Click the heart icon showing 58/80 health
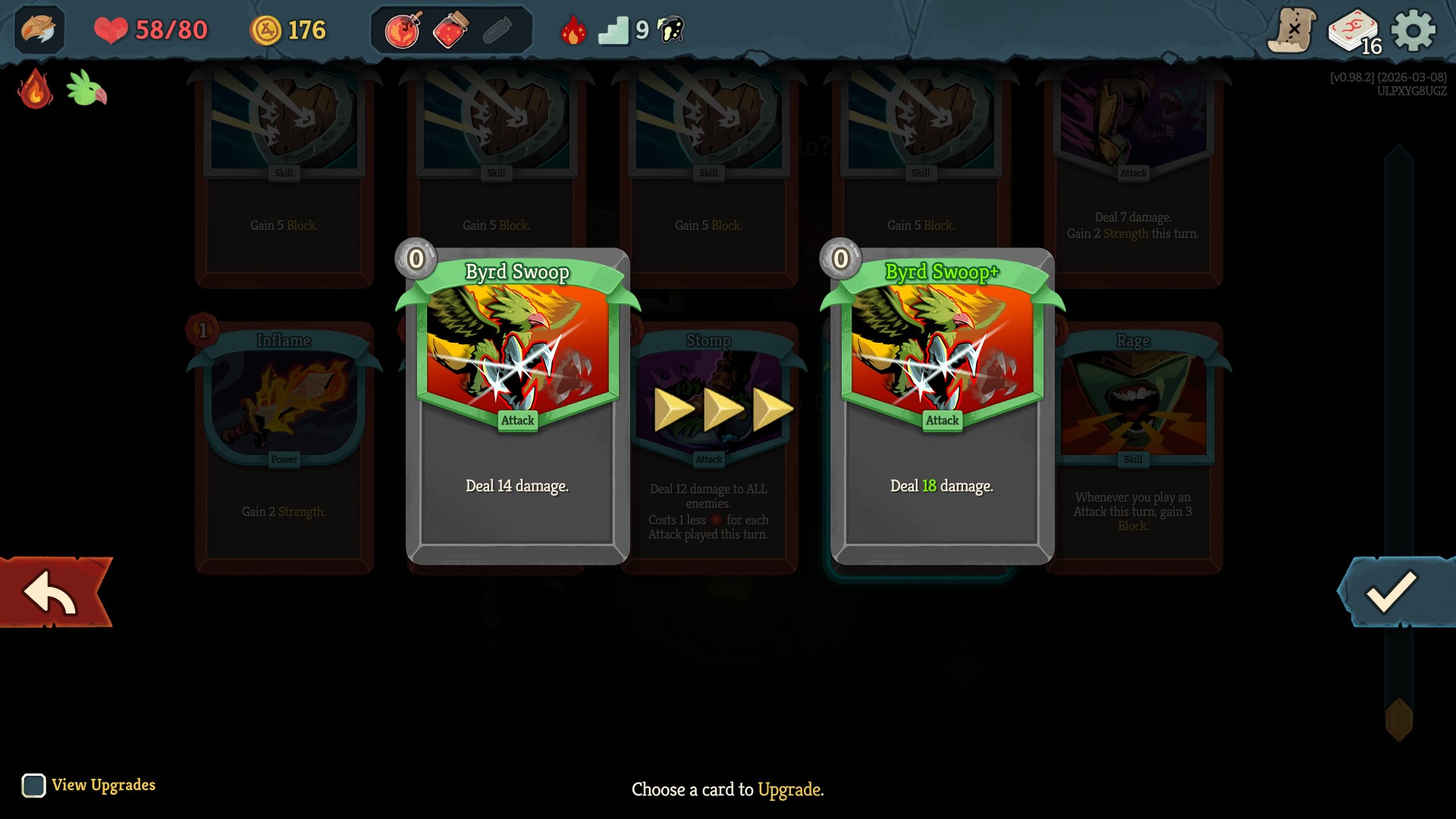The width and height of the screenshot is (1456, 819). (x=111, y=30)
